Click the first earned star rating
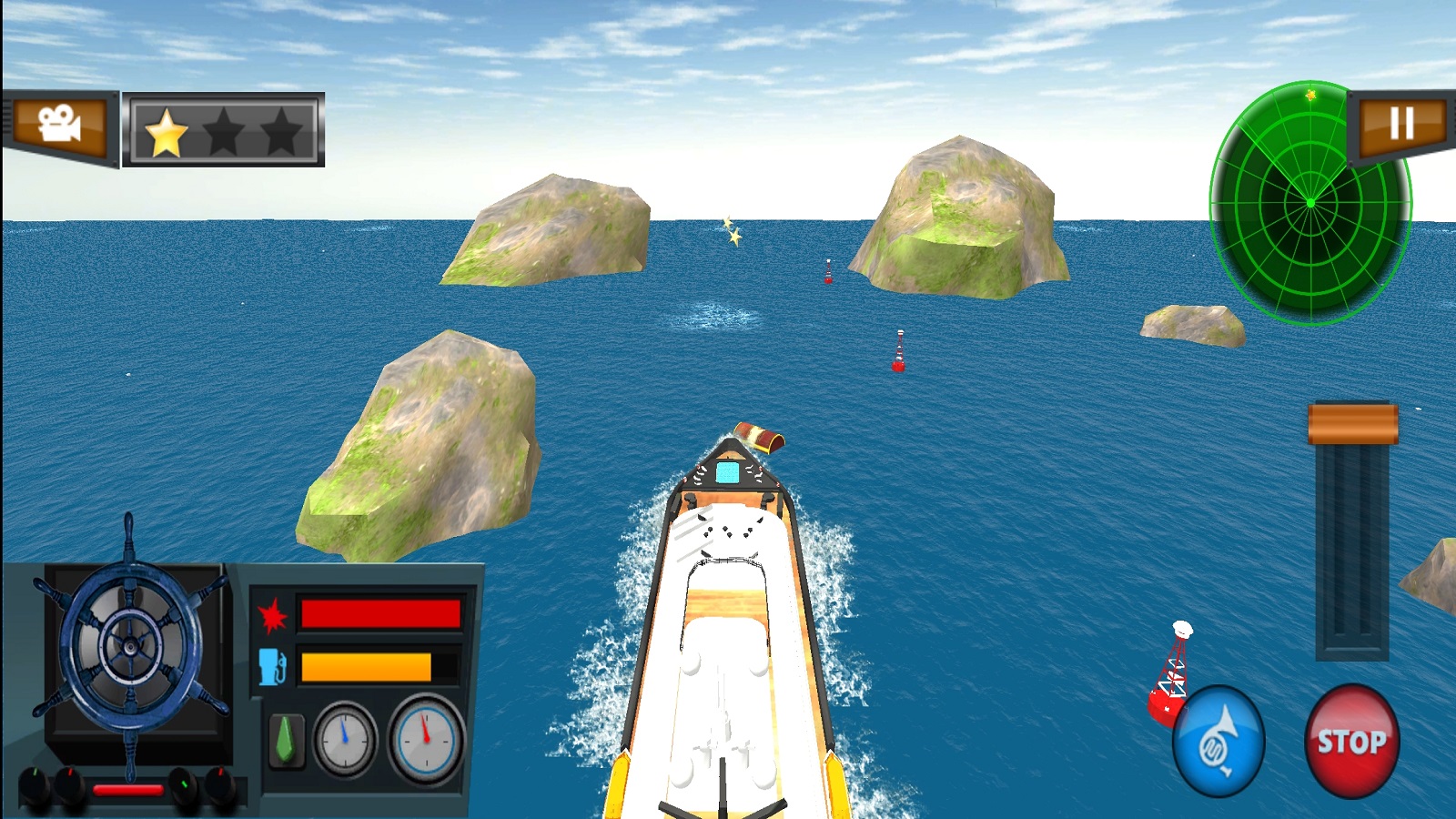This screenshot has width=1456, height=819. point(164,133)
